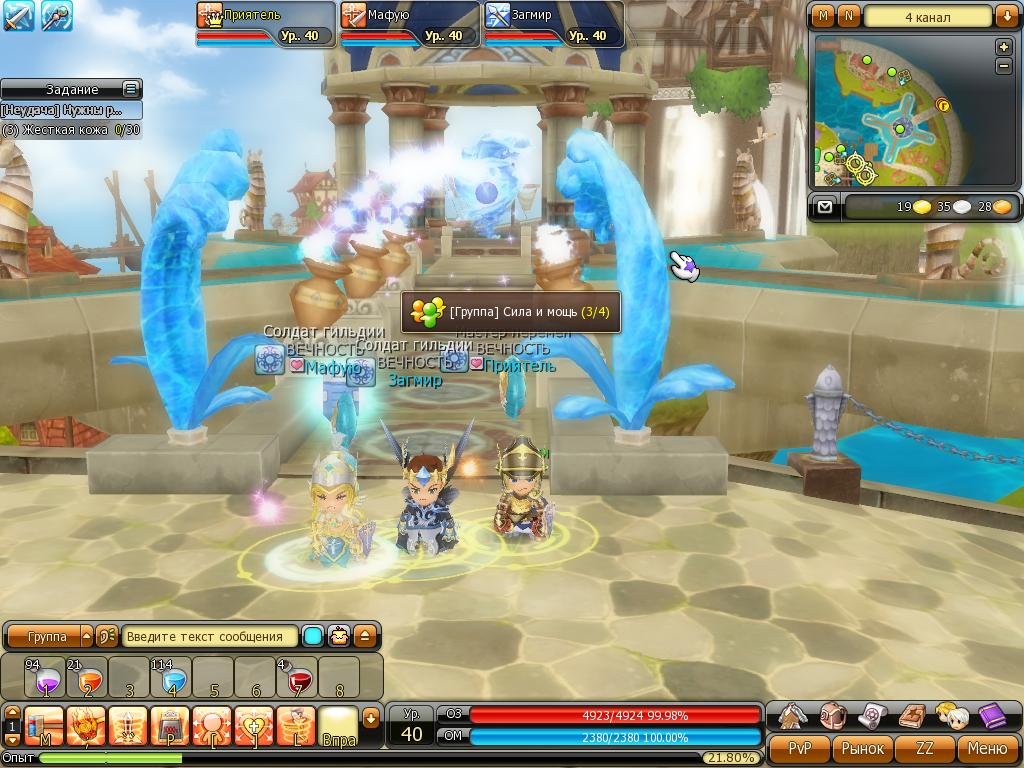The image size is (1024, 768).
Task: Select the purple potion in slot 1
Action: [45, 678]
